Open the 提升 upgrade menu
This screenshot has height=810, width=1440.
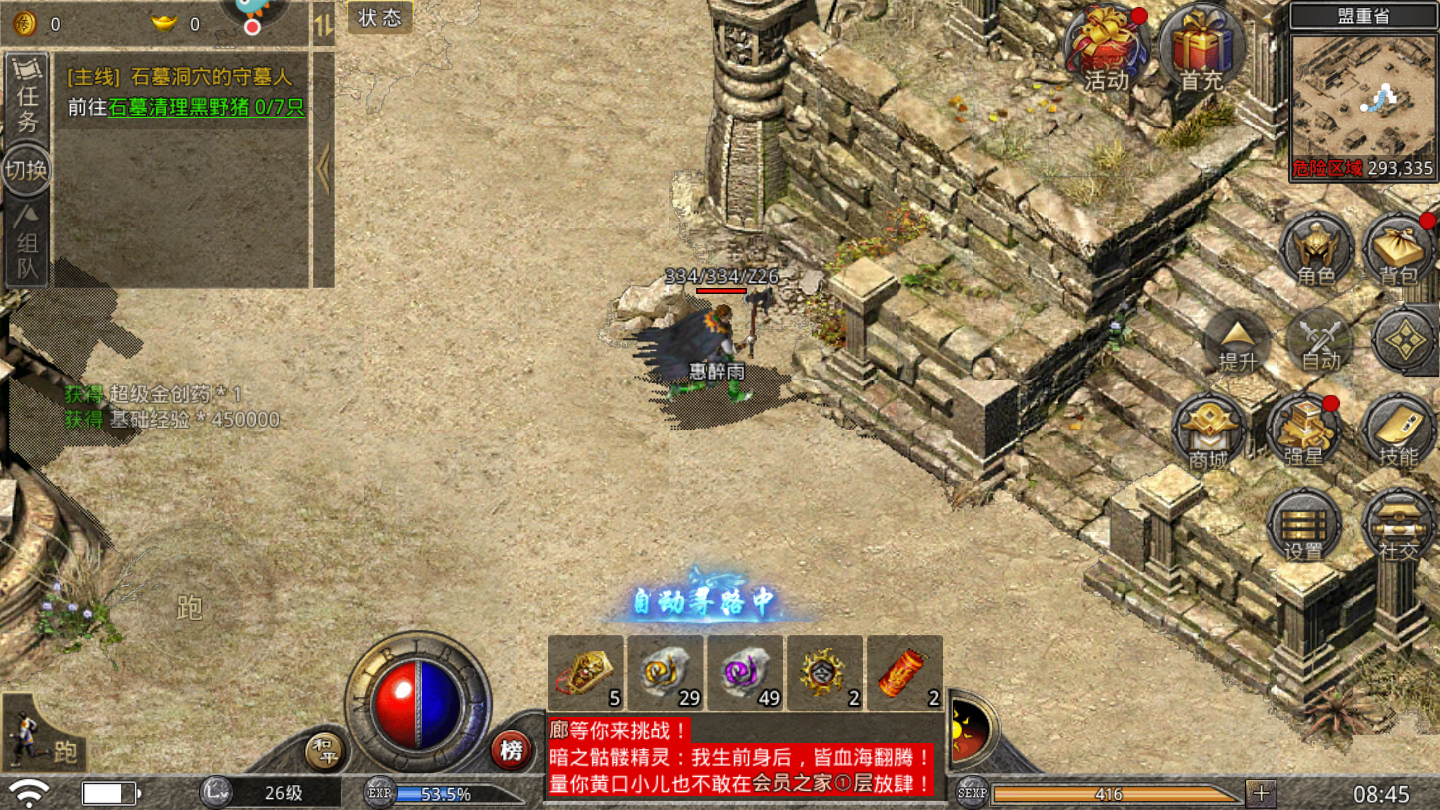[1237, 341]
